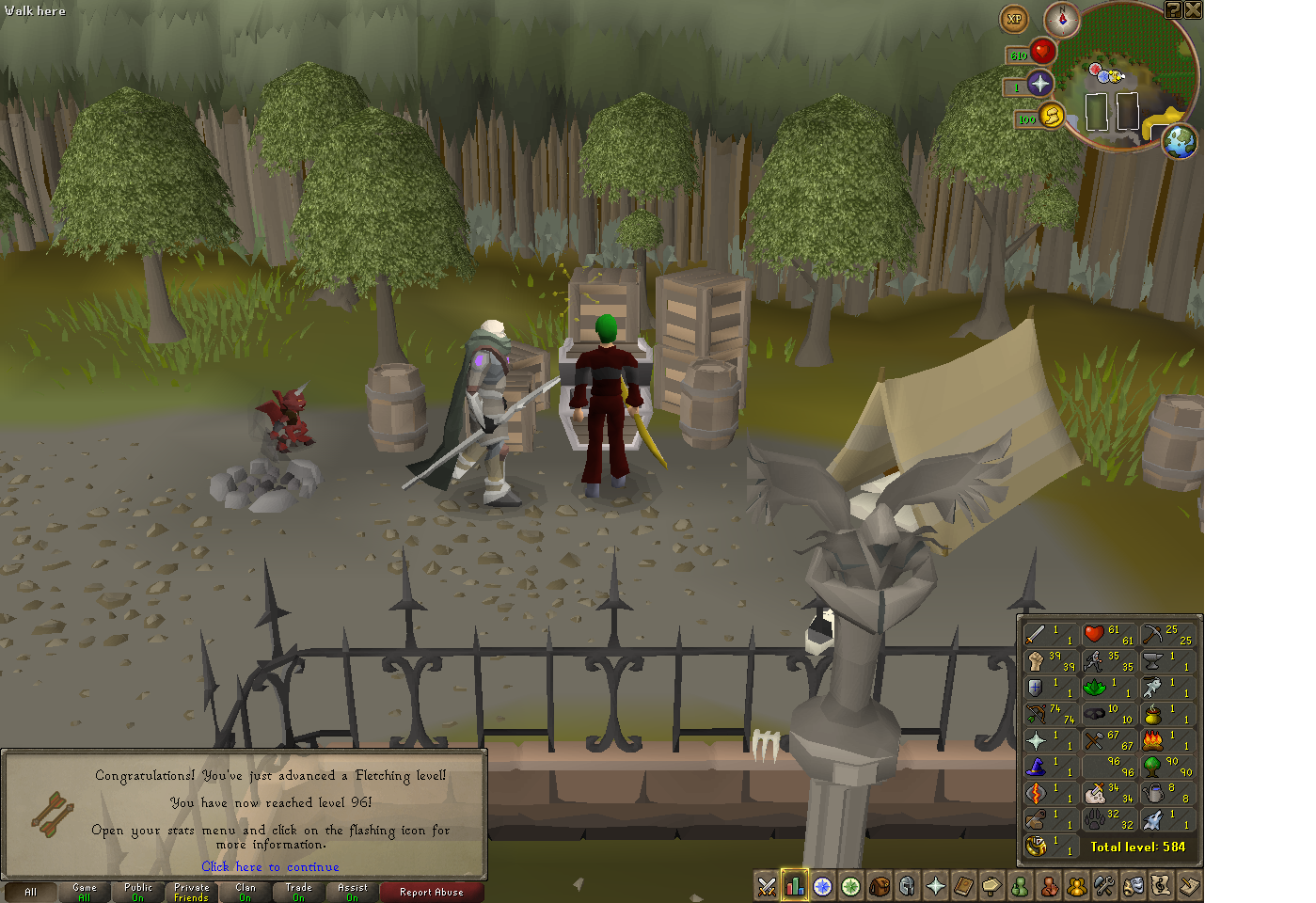Open the Friends List
Image resolution: width=1316 pixels, height=903 pixels.
1019,885
